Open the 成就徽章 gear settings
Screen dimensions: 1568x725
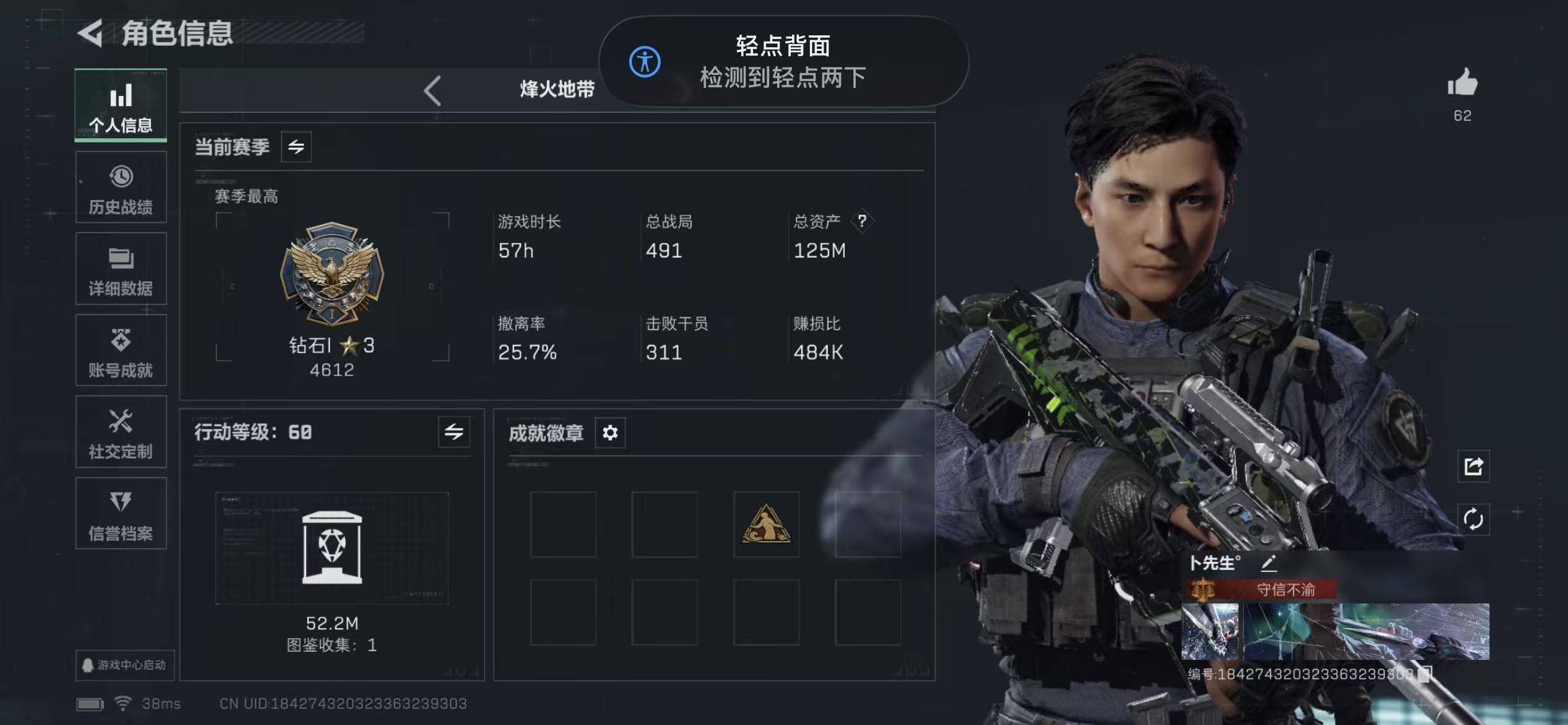(610, 433)
